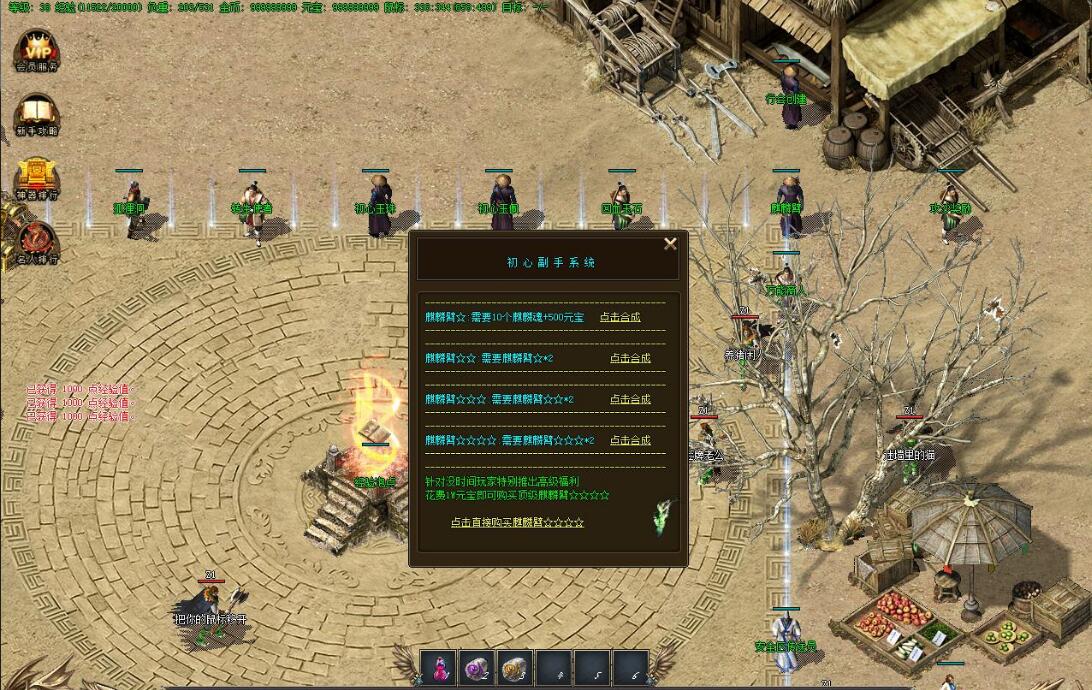Click 点击合成 for three-star 麒麟臂

630,399
